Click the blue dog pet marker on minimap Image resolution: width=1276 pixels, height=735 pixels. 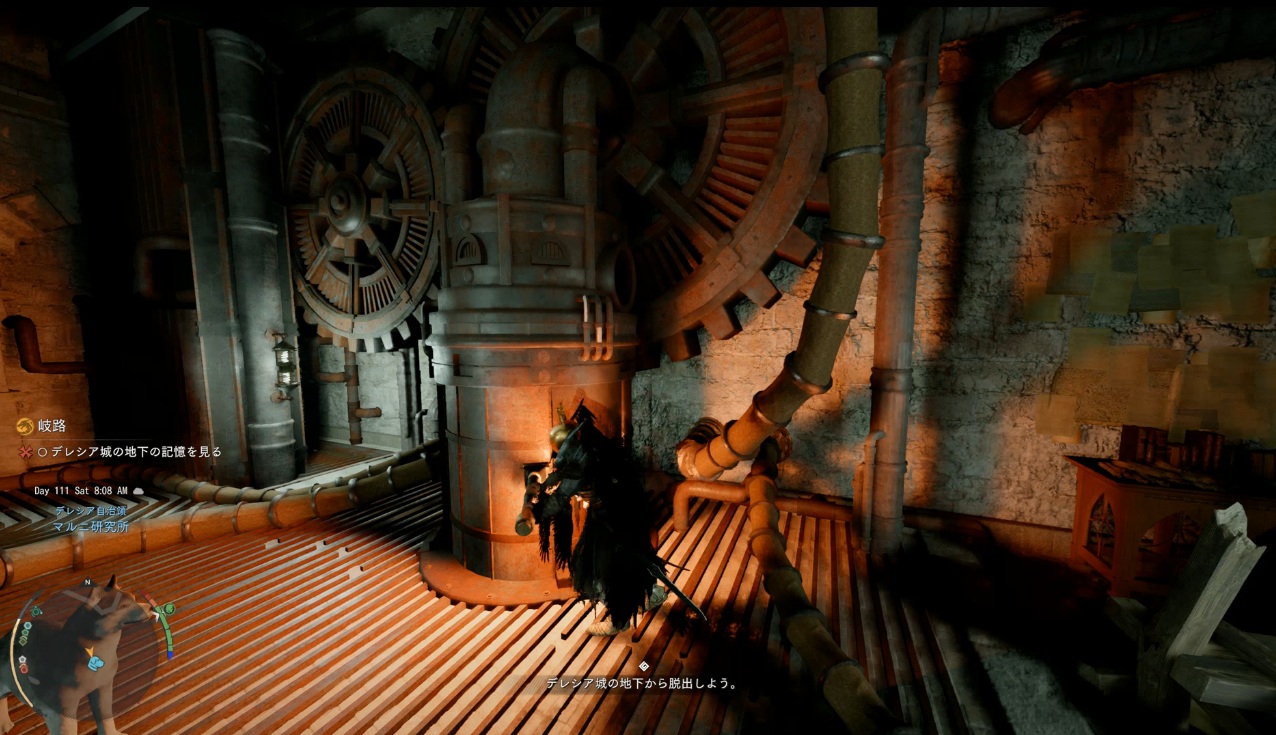pos(95,662)
